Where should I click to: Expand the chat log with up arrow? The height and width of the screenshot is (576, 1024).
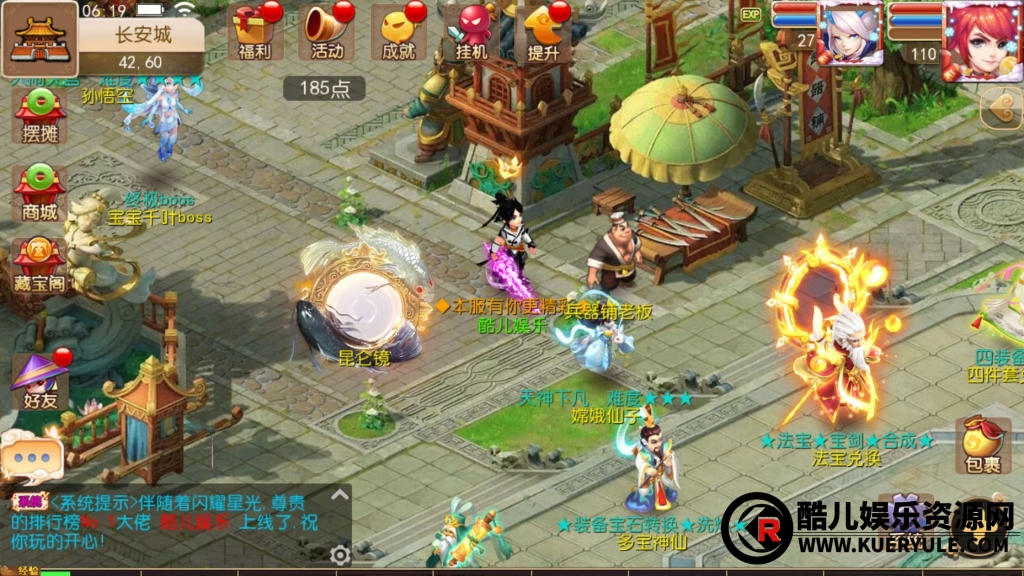coord(340,496)
